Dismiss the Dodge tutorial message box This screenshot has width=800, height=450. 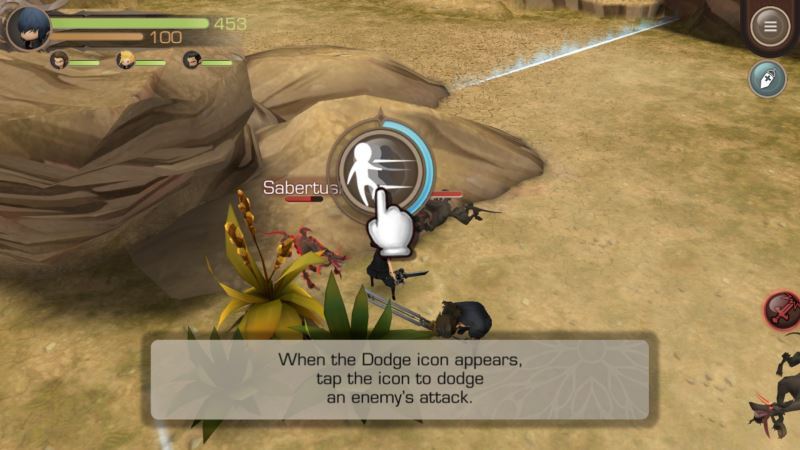pos(400,379)
